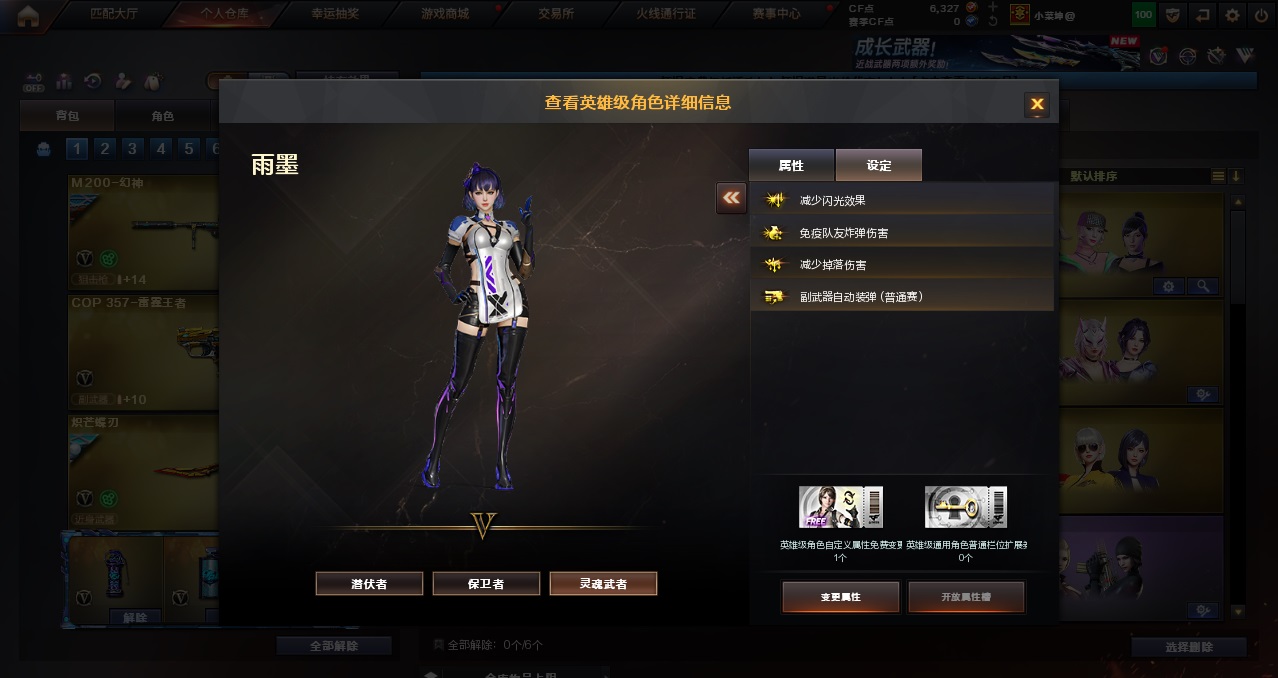Screen dimensions: 1278x678
Task: Click the free attribute change ticket icon
Action: coord(841,507)
